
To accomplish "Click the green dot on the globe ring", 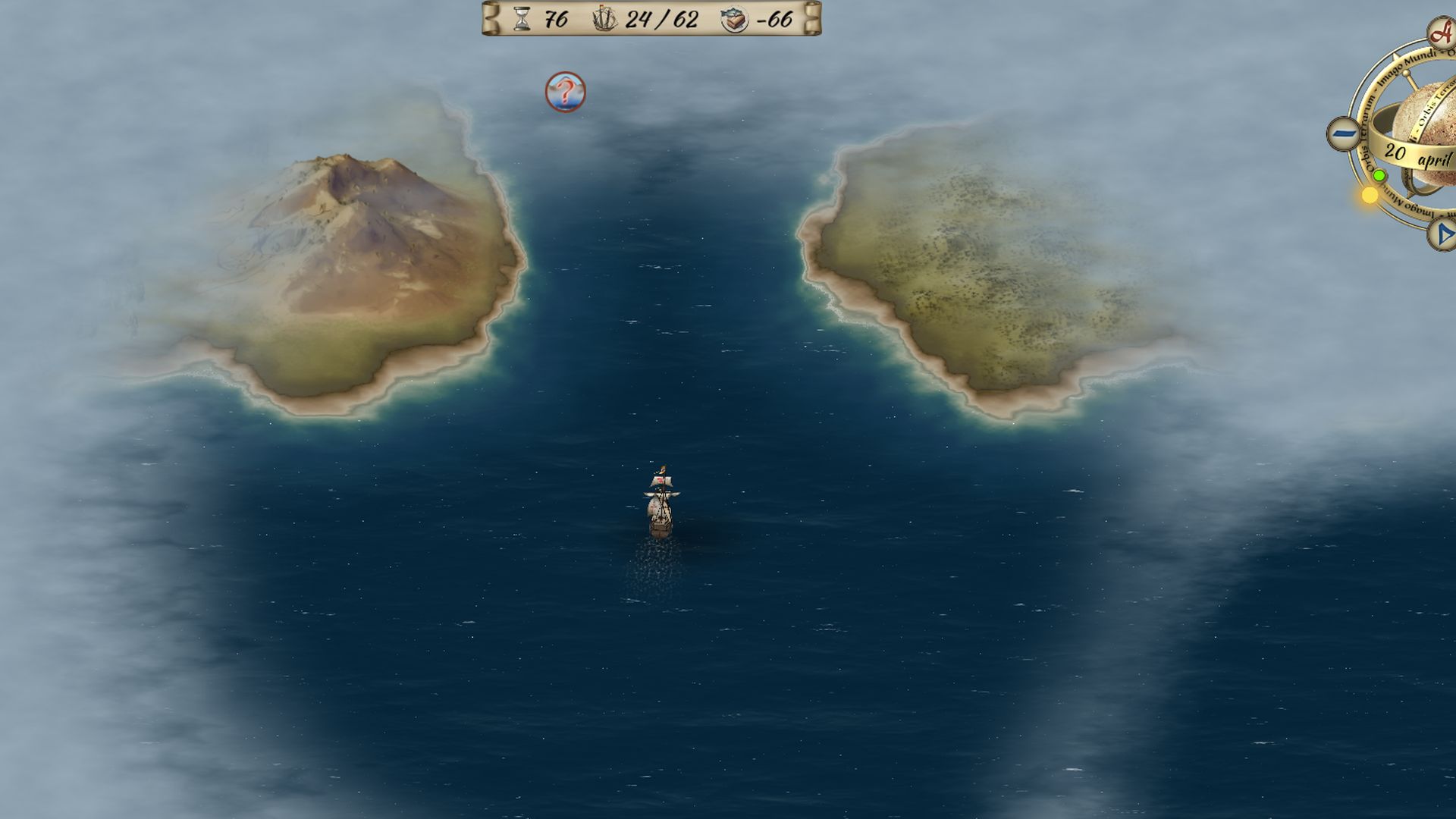I will [x=1379, y=176].
